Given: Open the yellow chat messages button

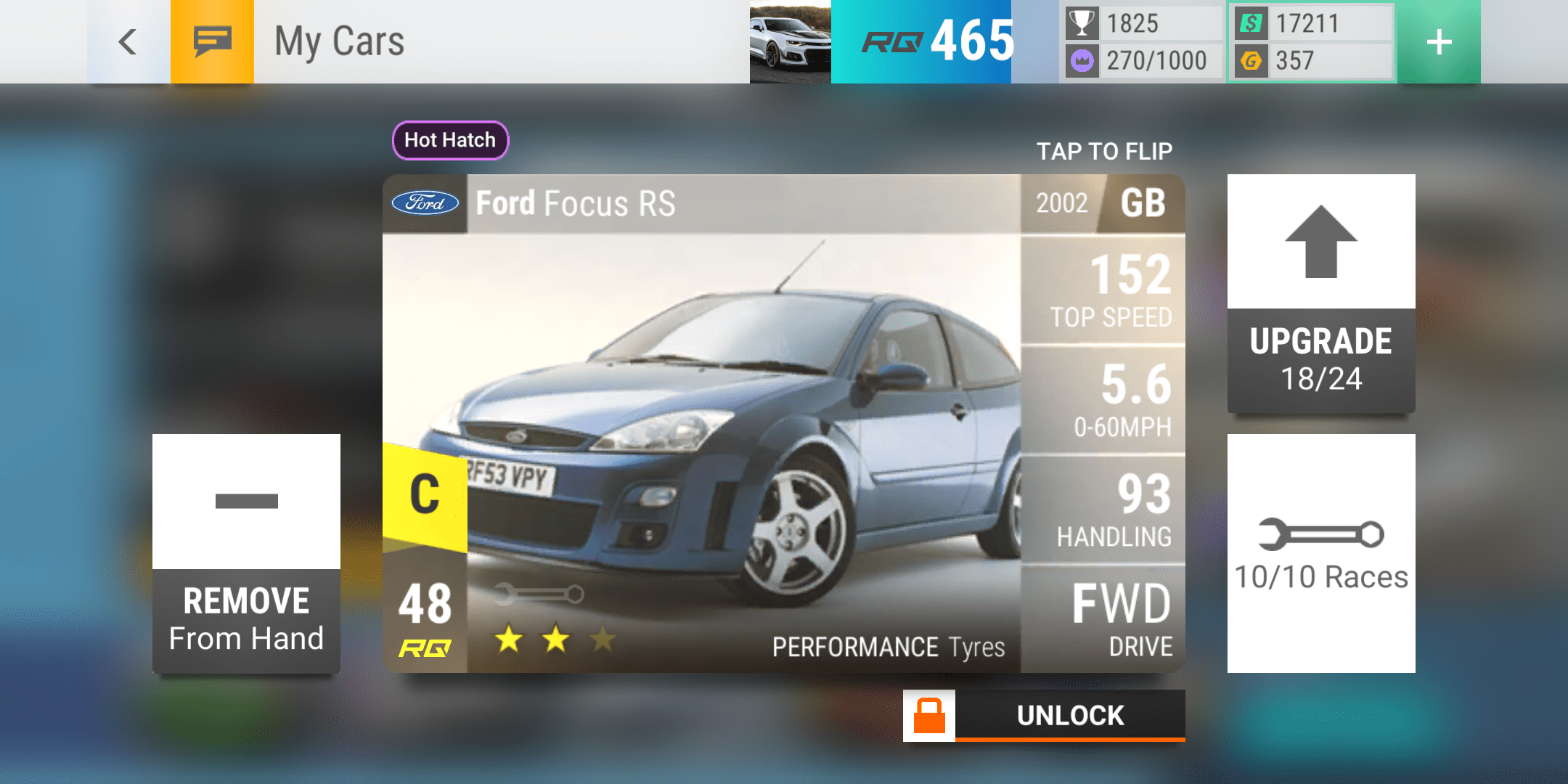Looking at the screenshot, I should (212, 42).
